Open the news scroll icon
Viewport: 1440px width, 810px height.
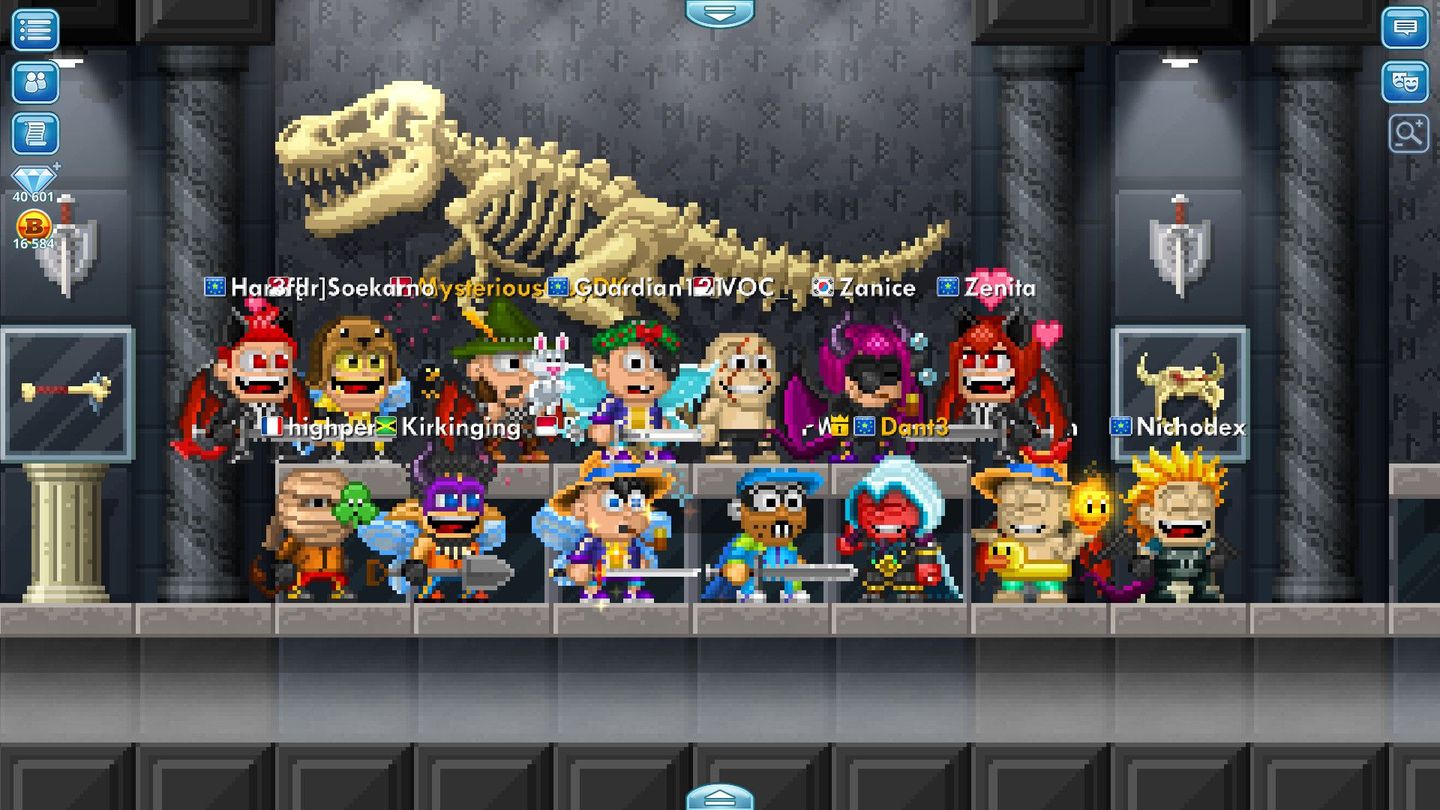34,134
